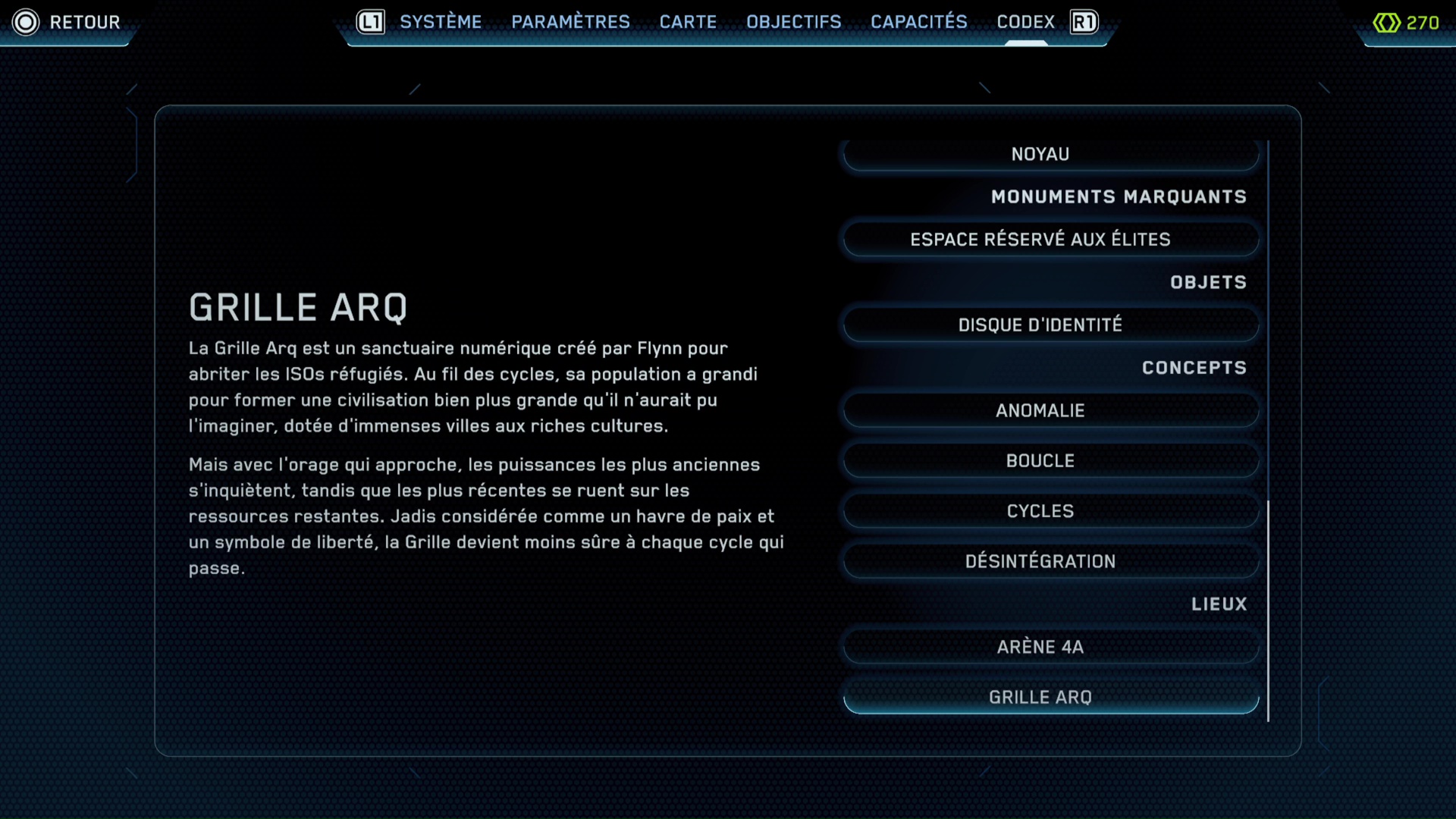1456x819 pixels.
Task: Select the Codex tab
Action: pos(1025,22)
